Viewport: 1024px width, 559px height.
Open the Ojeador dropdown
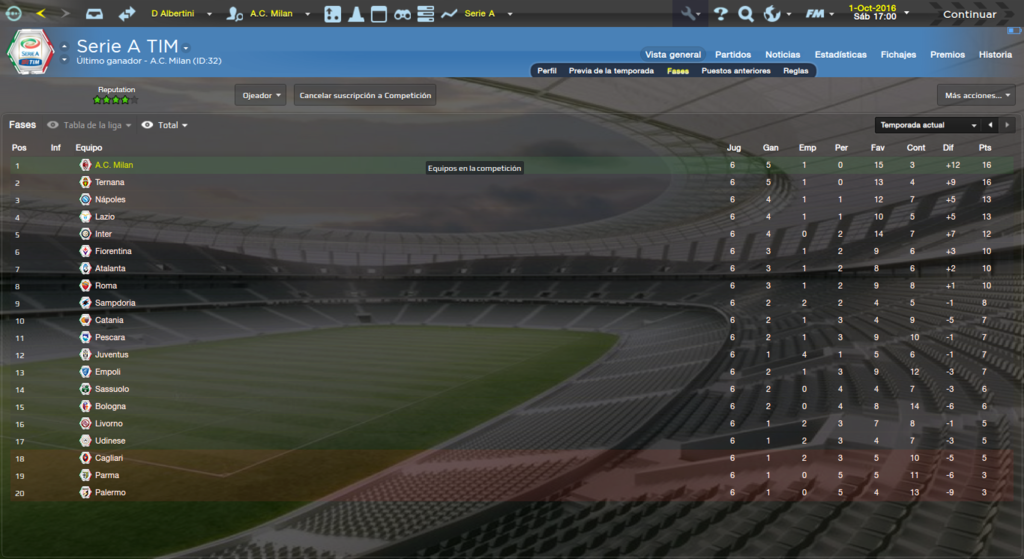(260, 96)
